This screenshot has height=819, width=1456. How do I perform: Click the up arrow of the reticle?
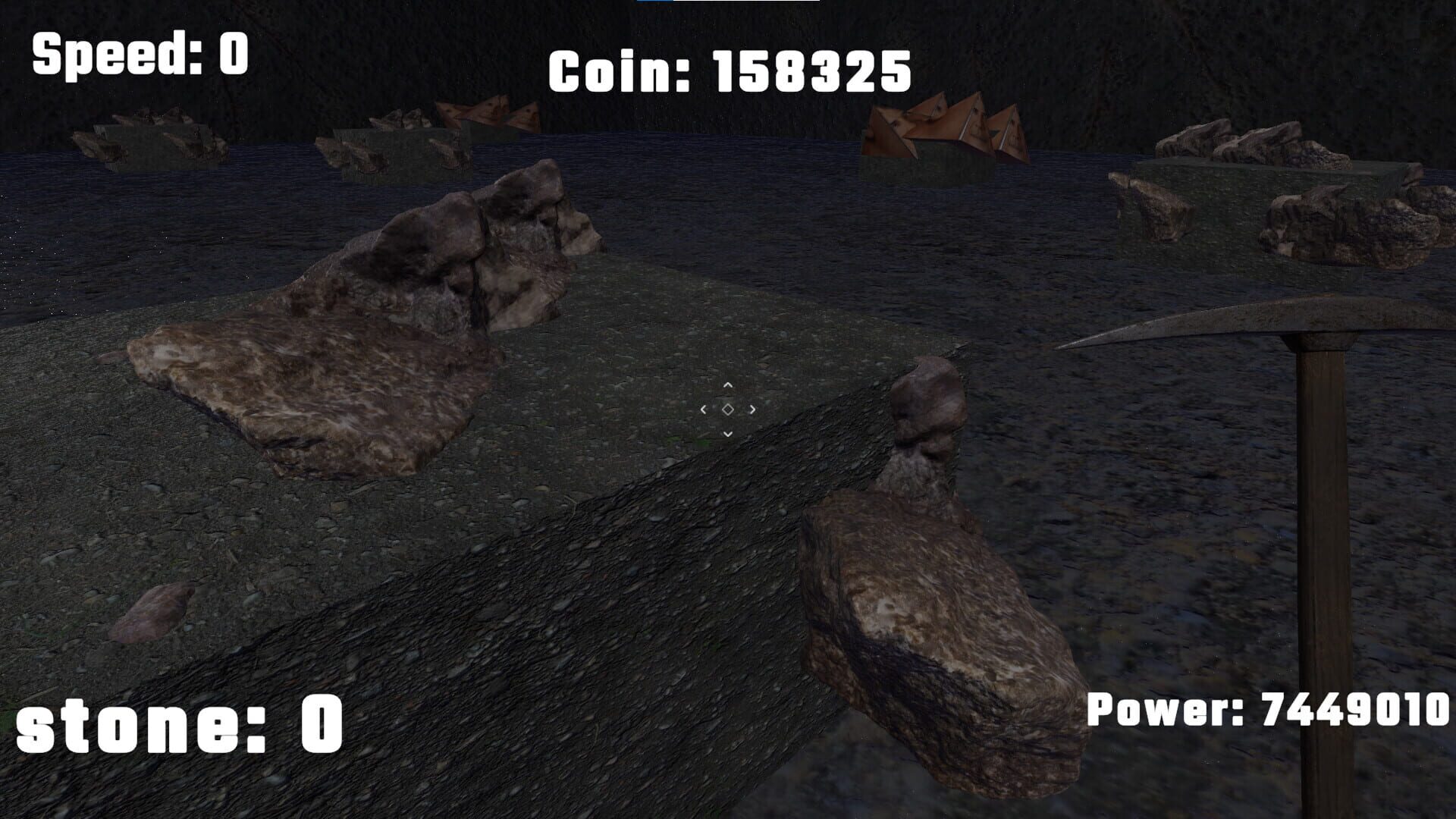click(728, 385)
